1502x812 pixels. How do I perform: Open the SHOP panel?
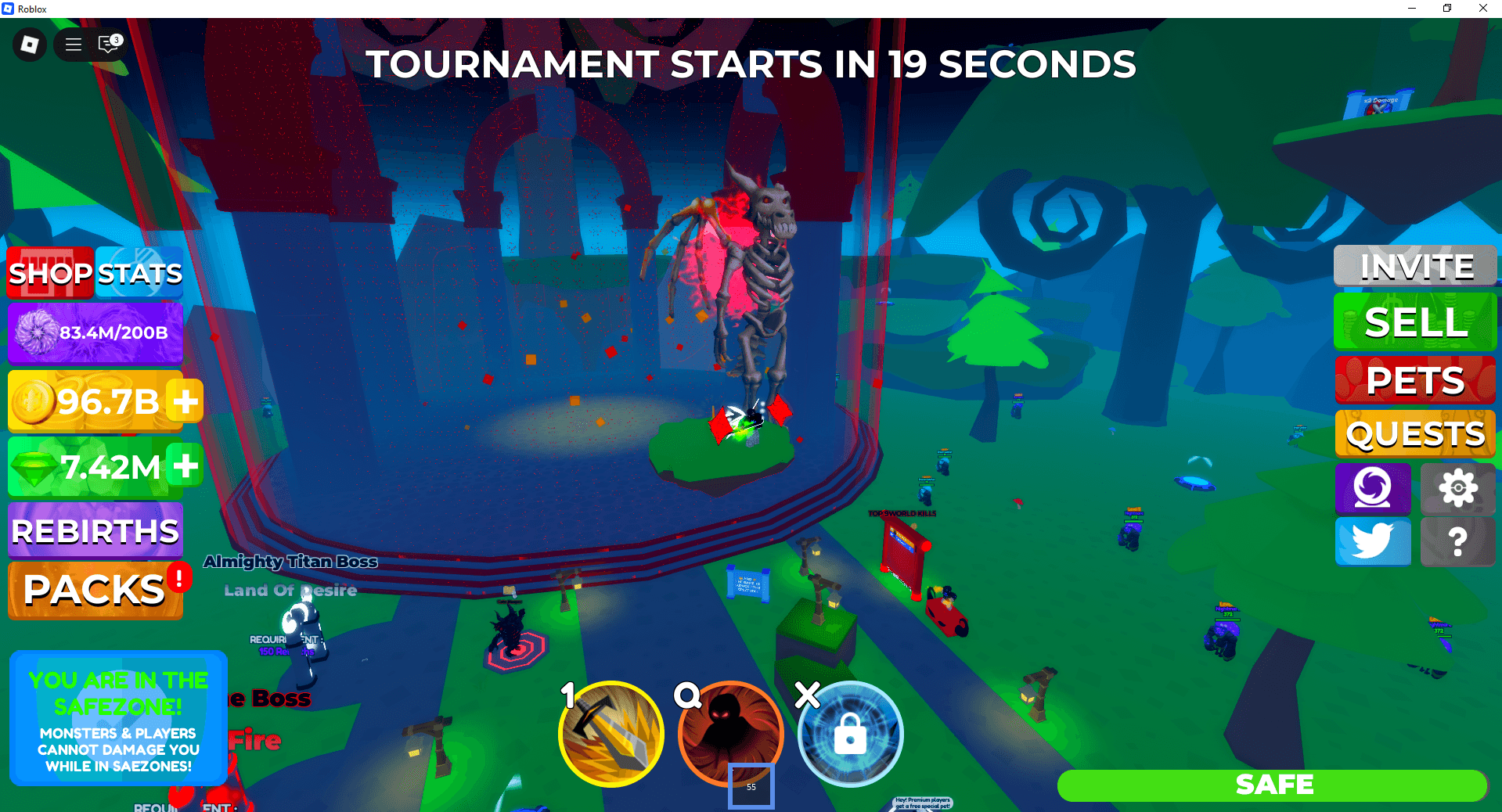pos(49,272)
